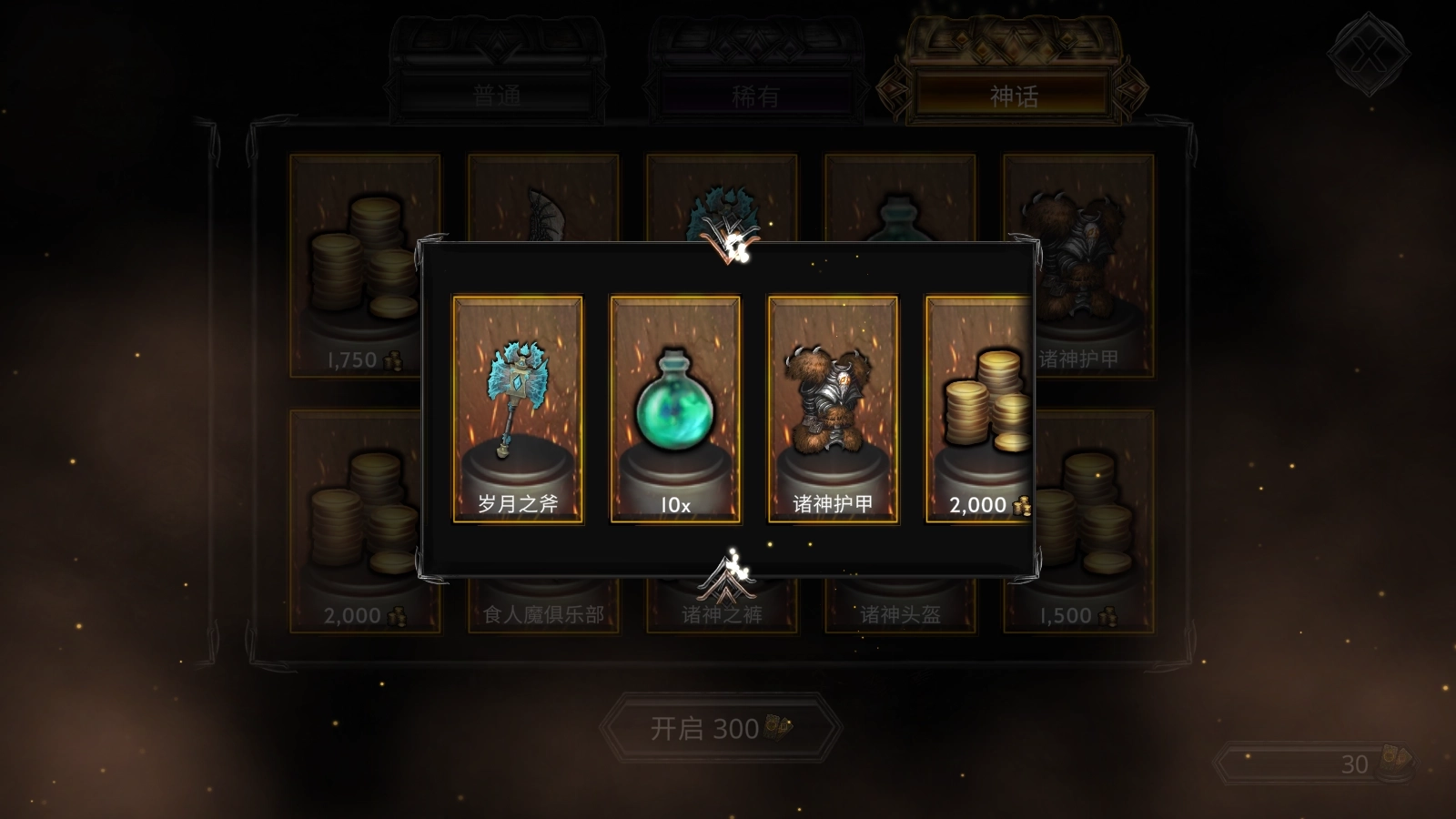Click the 开启 300 open chest button

tap(721, 728)
